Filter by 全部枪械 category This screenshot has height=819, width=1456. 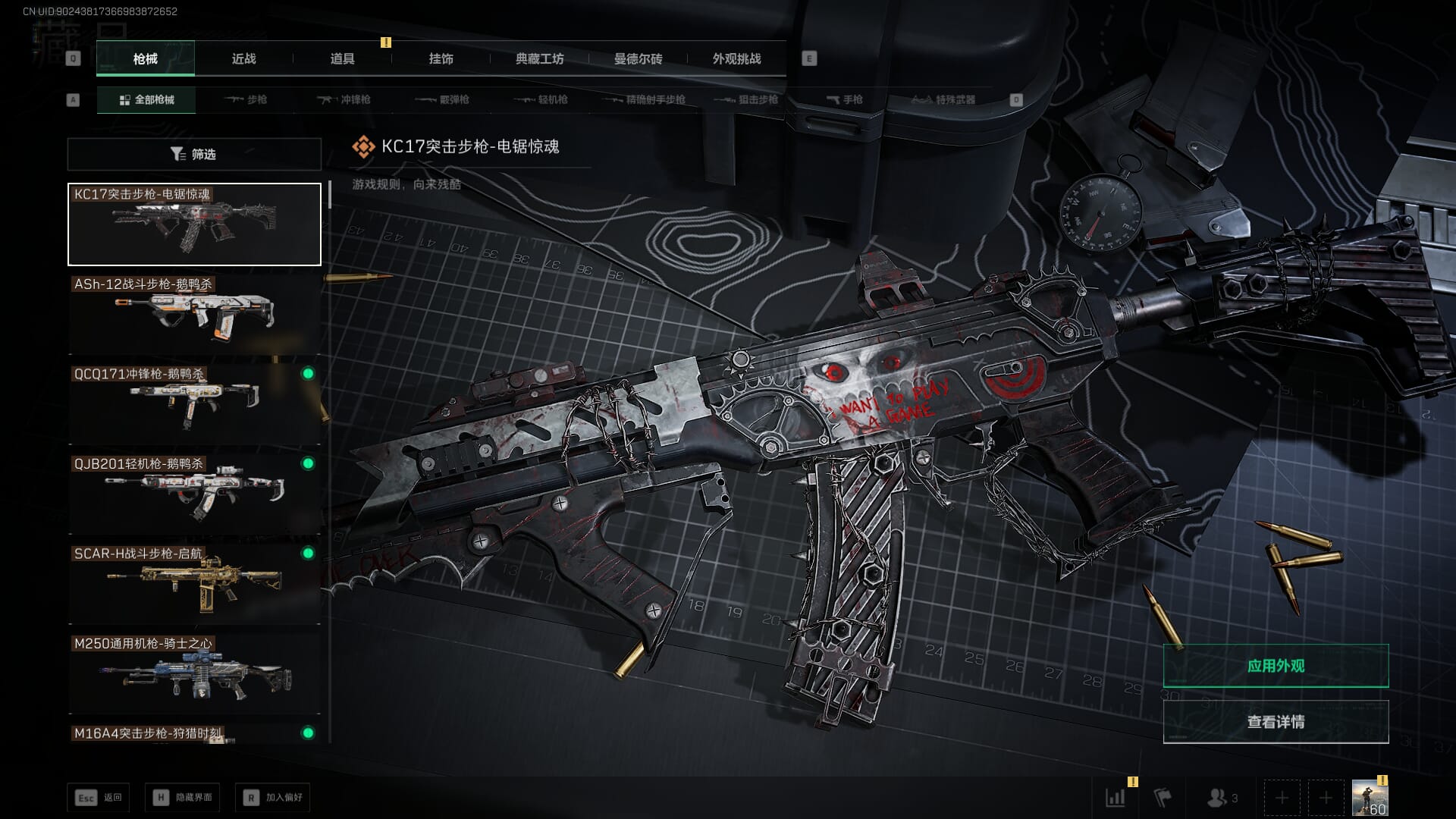[146, 99]
